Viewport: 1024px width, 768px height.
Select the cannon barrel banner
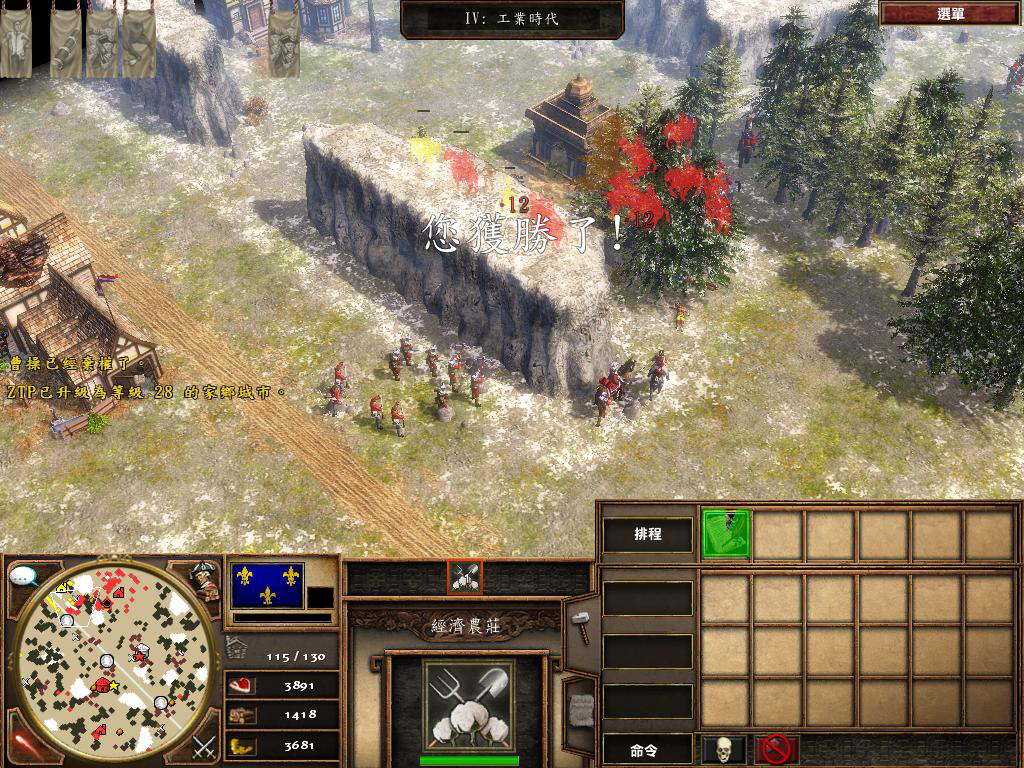66,45
